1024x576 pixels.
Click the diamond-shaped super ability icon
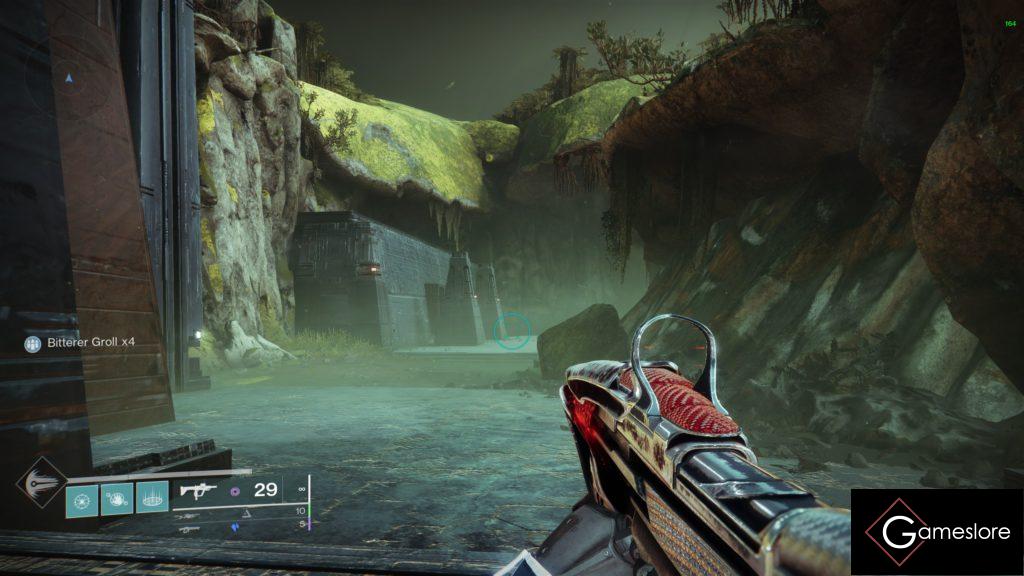[41, 484]
